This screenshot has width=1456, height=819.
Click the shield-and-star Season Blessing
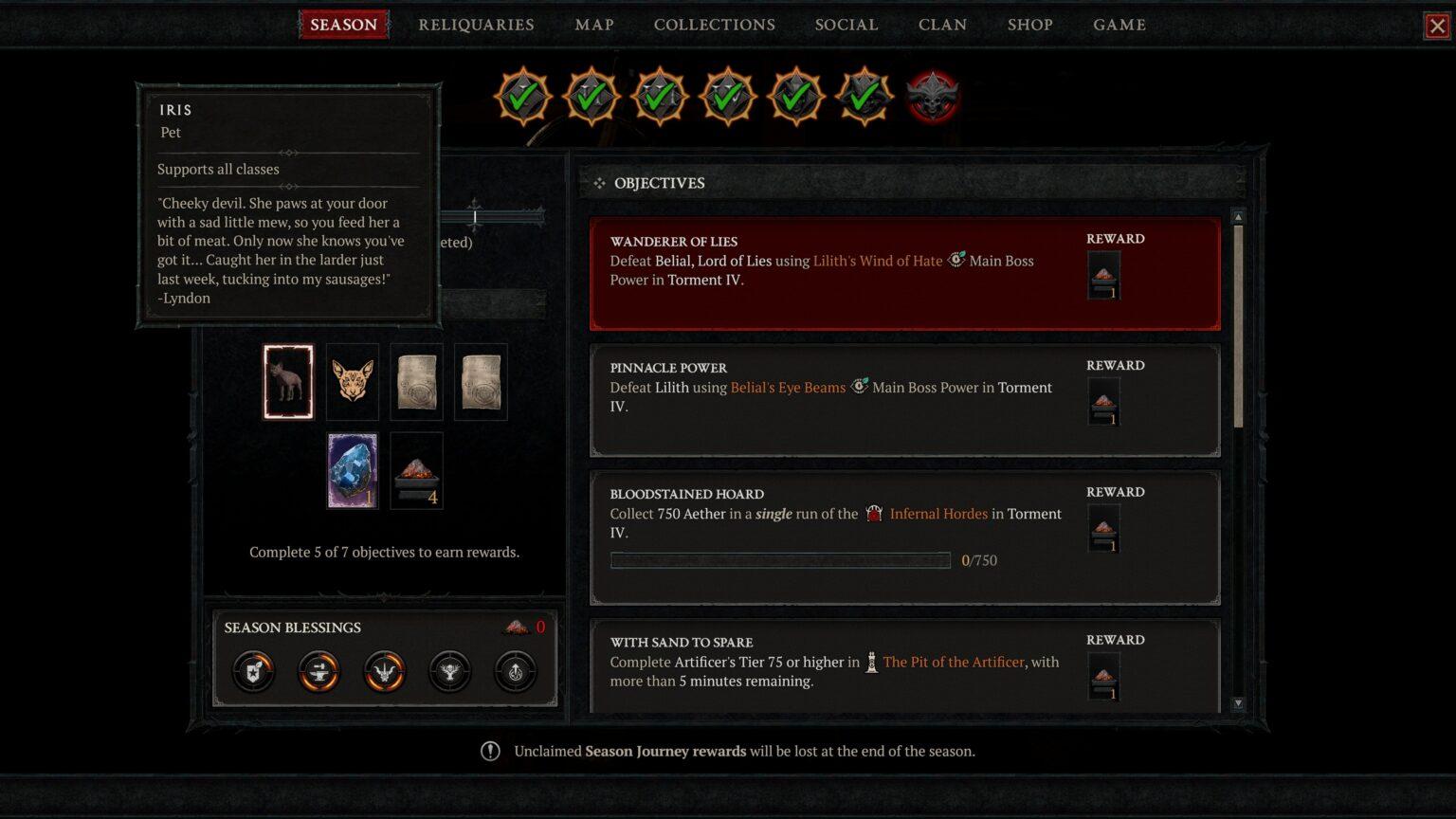point(252,672)
